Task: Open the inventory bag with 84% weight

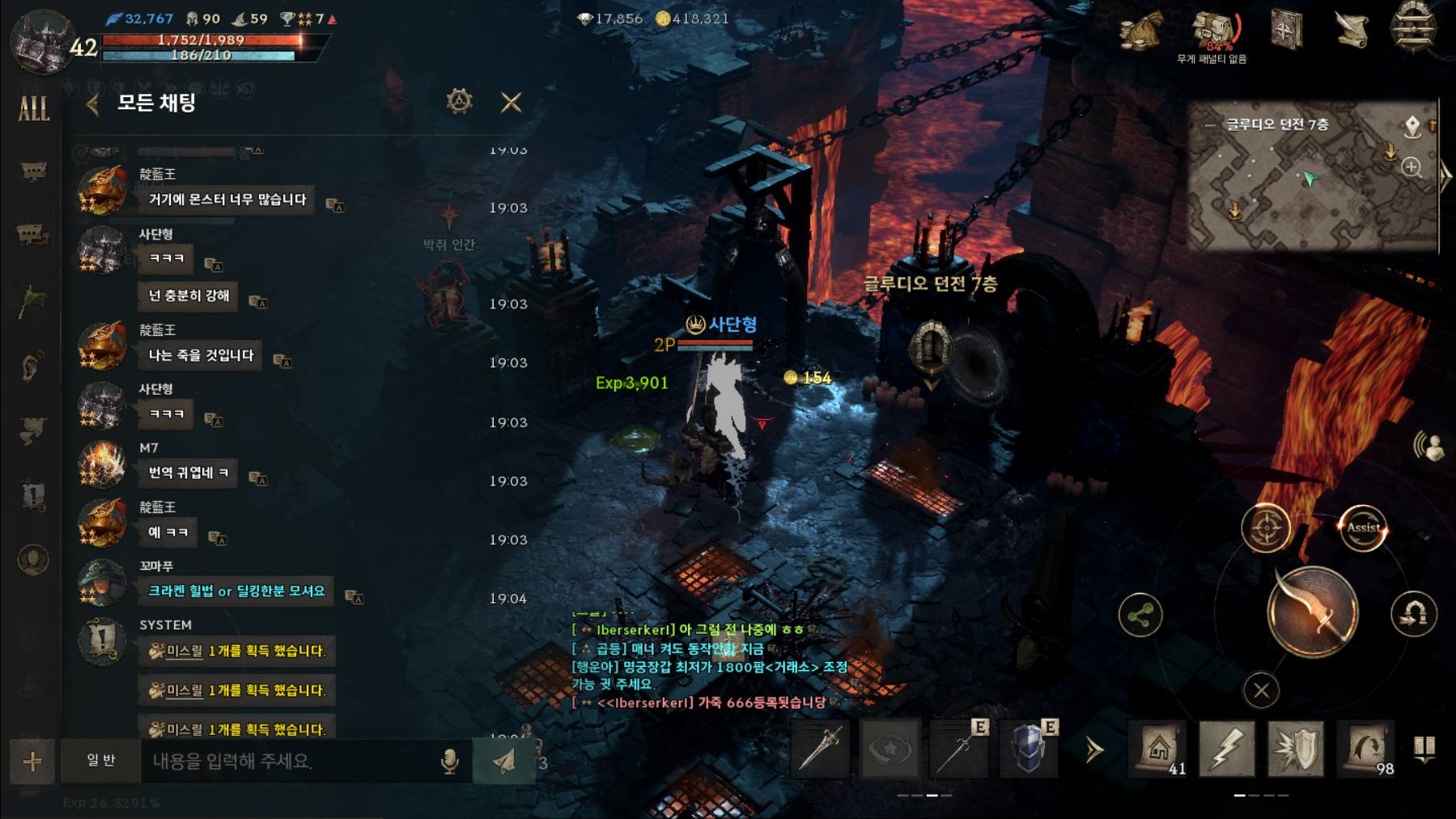Action: coord(1214,32)
